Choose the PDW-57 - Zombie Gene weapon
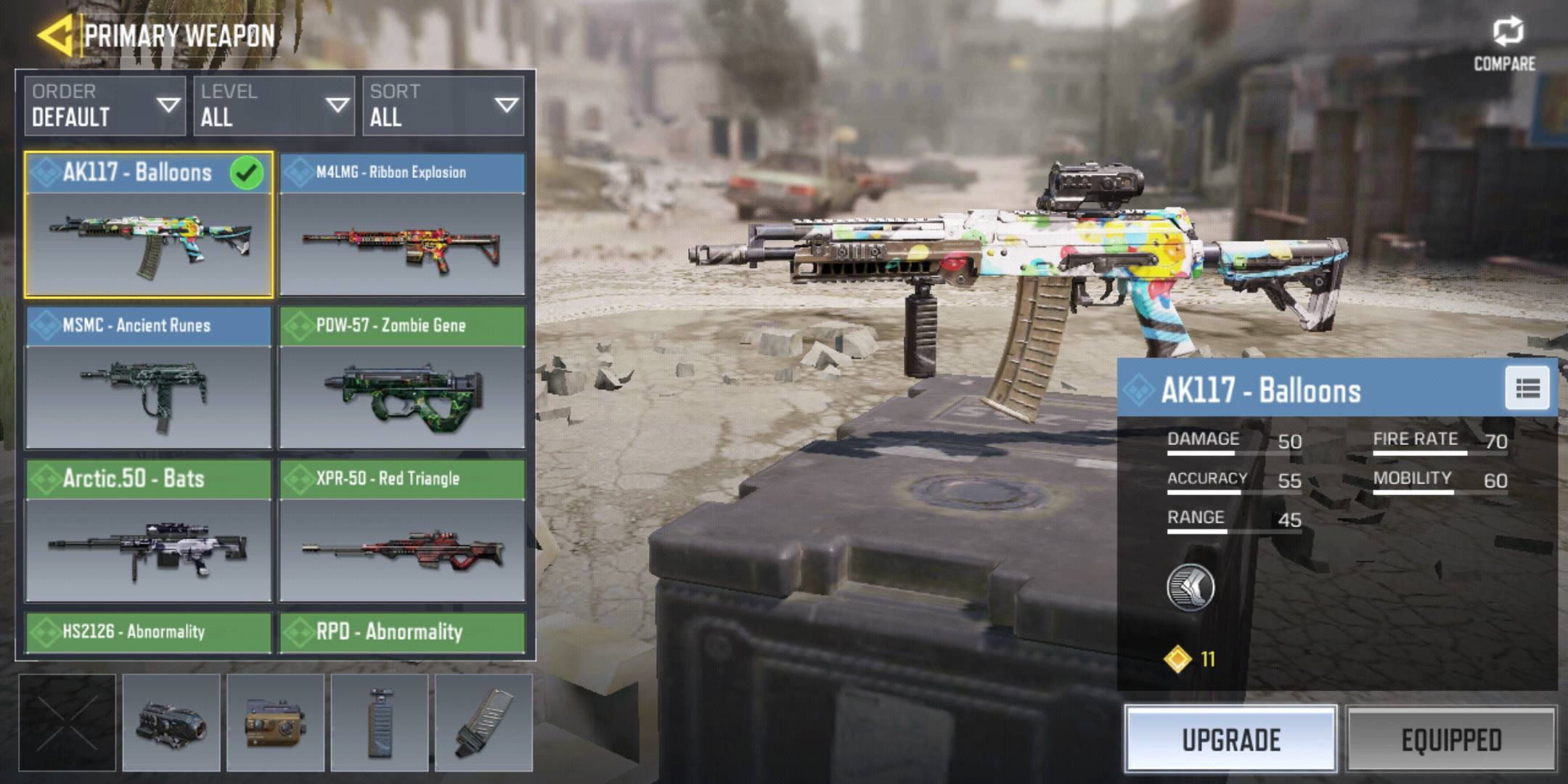This screenshot has width=1568, height=784. pyautogui.click(x=402, y=377)
